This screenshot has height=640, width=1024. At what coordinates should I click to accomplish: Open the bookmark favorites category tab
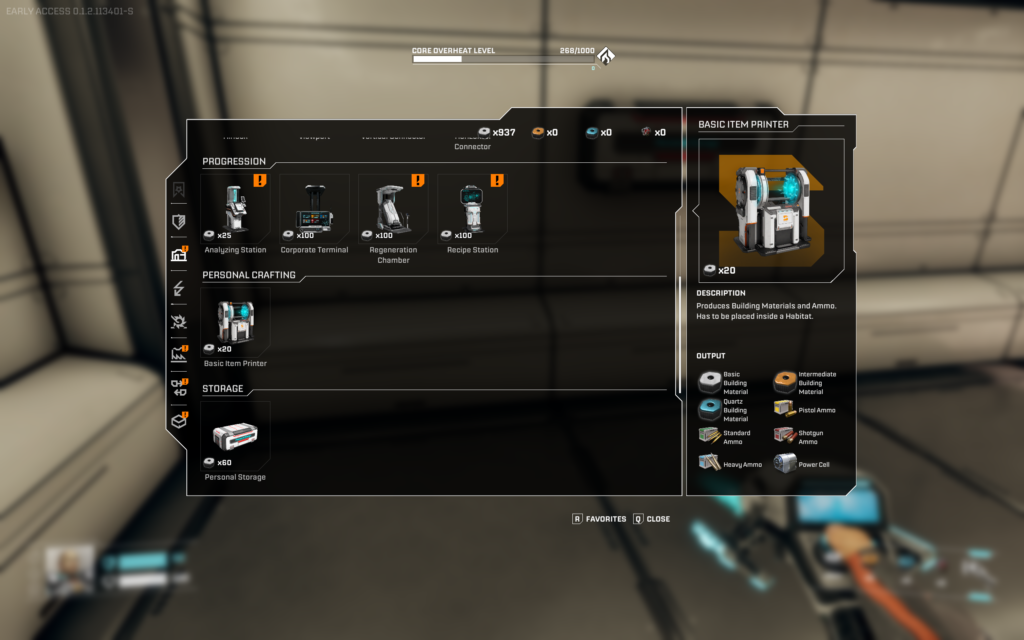coord(179,189)
